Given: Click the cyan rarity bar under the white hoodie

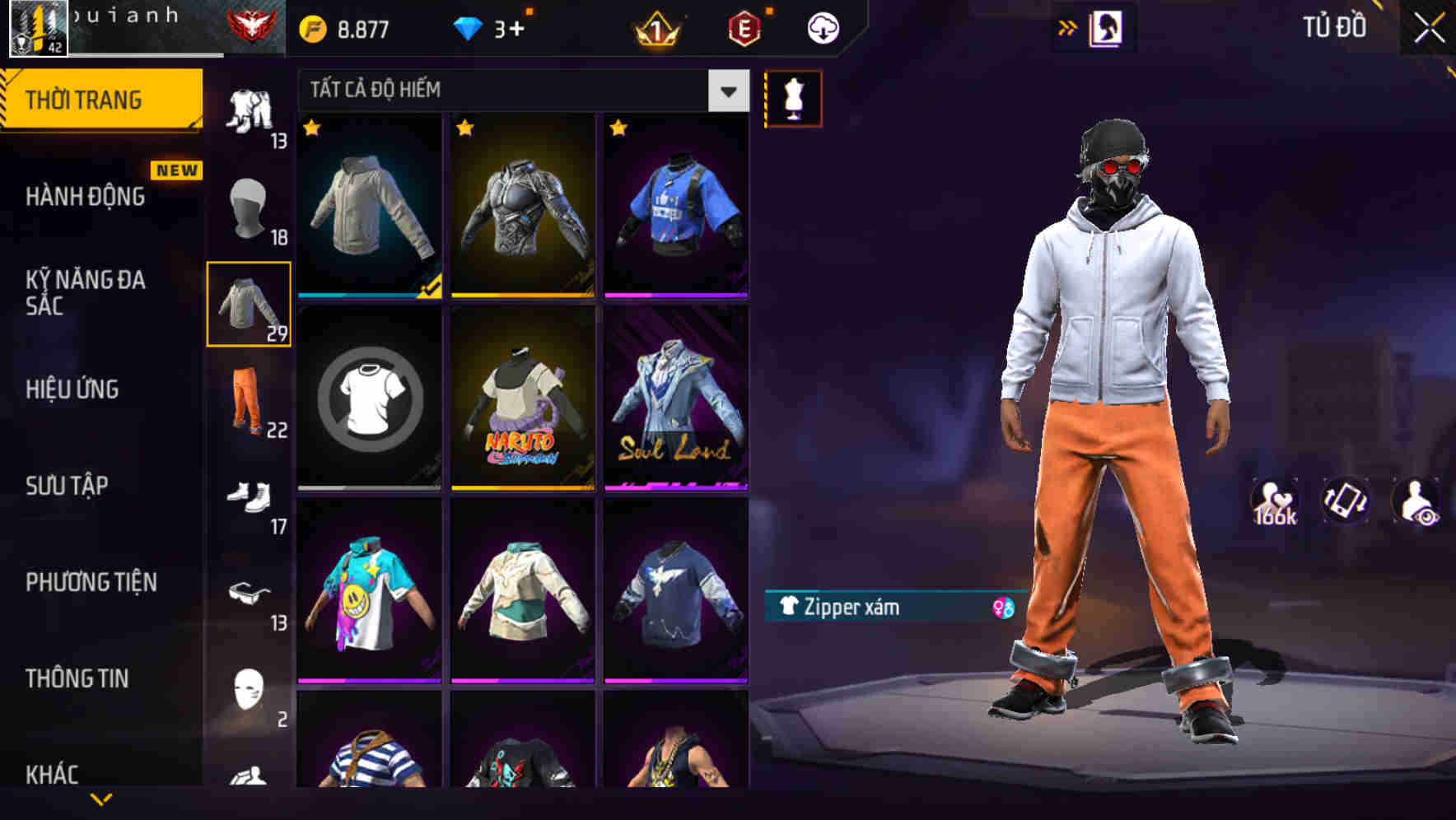Looking at the screenshot, I should [x=369, y=295].
